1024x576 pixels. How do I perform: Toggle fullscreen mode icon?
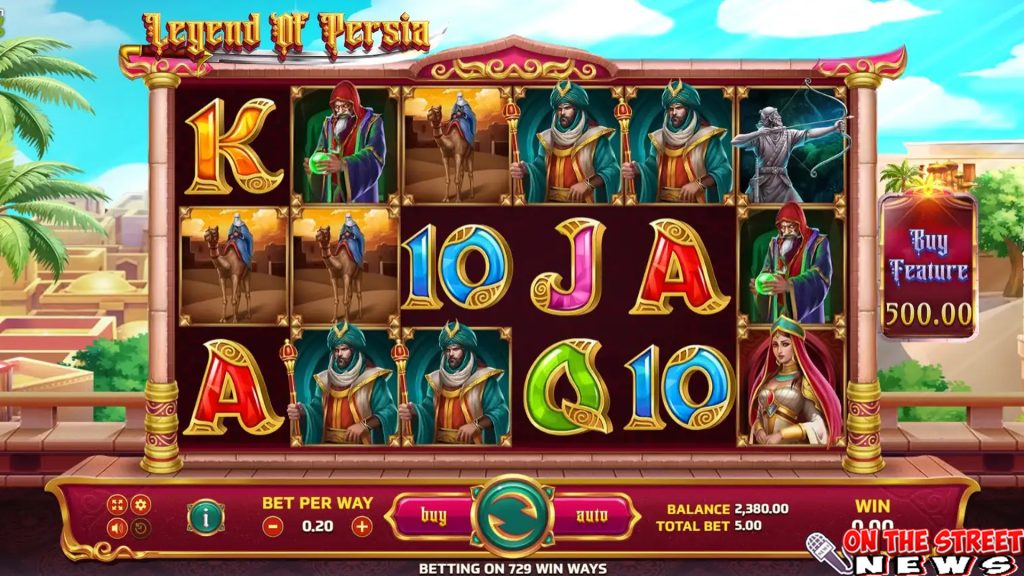[x=117, y=506]
